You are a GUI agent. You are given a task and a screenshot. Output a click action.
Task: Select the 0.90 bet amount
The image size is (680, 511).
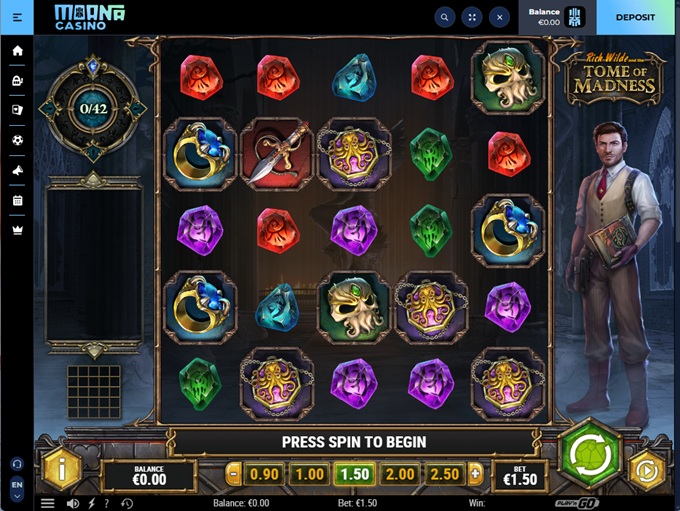tap(264, 474)
